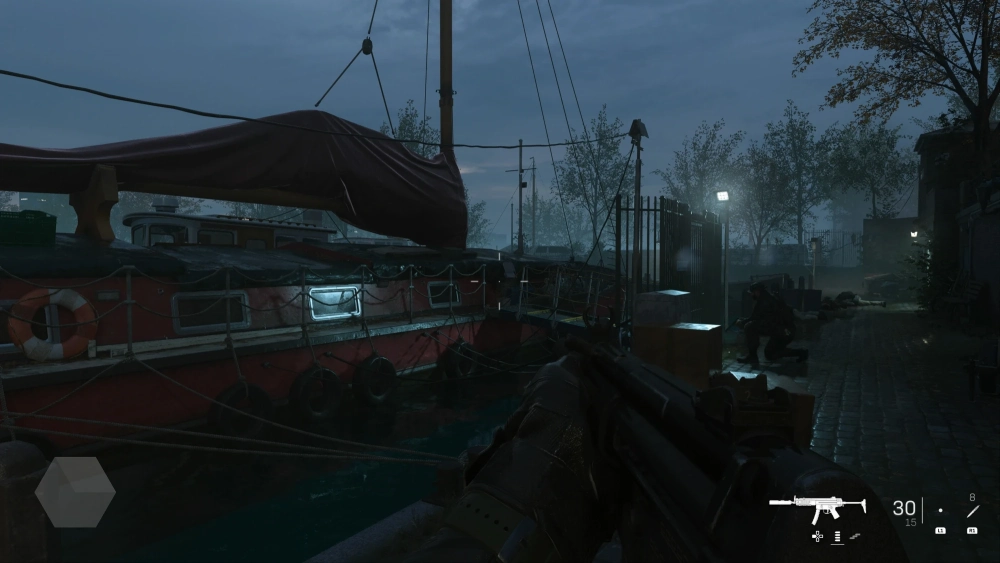Click the faded stair-step icon under the weapon
Screen dimensions: 1000x563
pos(856,537)
